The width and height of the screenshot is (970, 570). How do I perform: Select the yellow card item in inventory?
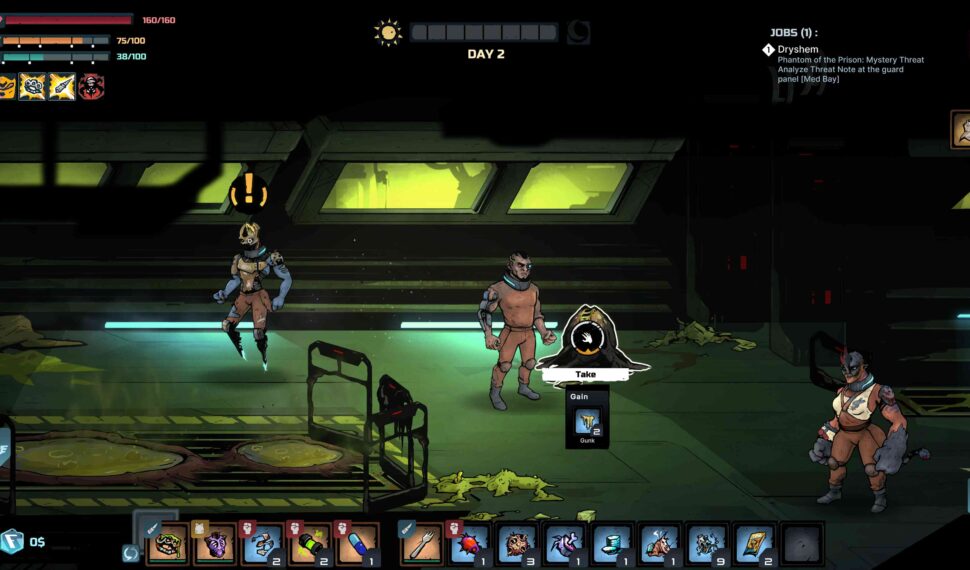(755, 544)
